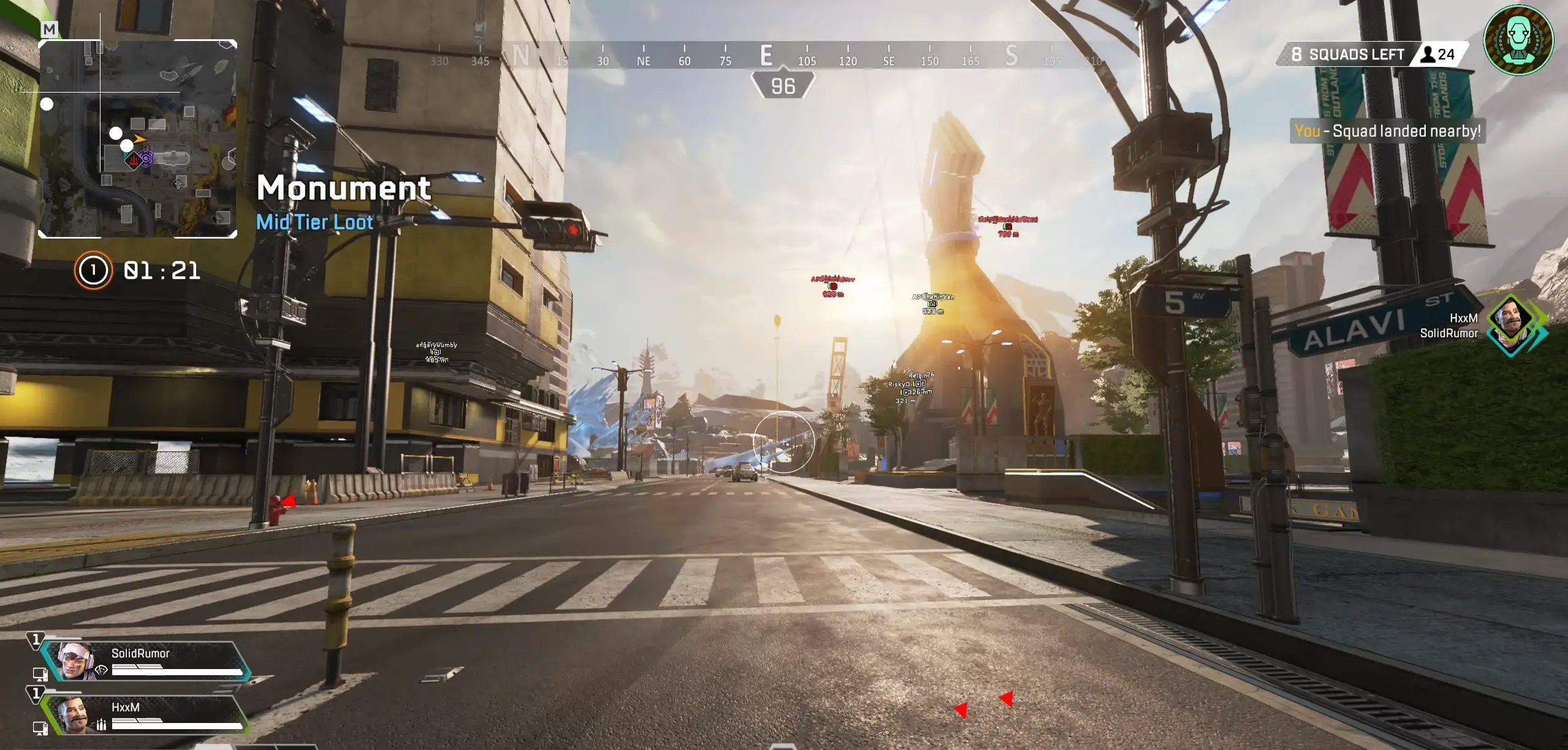Click the diamond portrait beside HxxM SolidRumor
Viewport: 1568px width, 750px height.
click(1513, 326)
